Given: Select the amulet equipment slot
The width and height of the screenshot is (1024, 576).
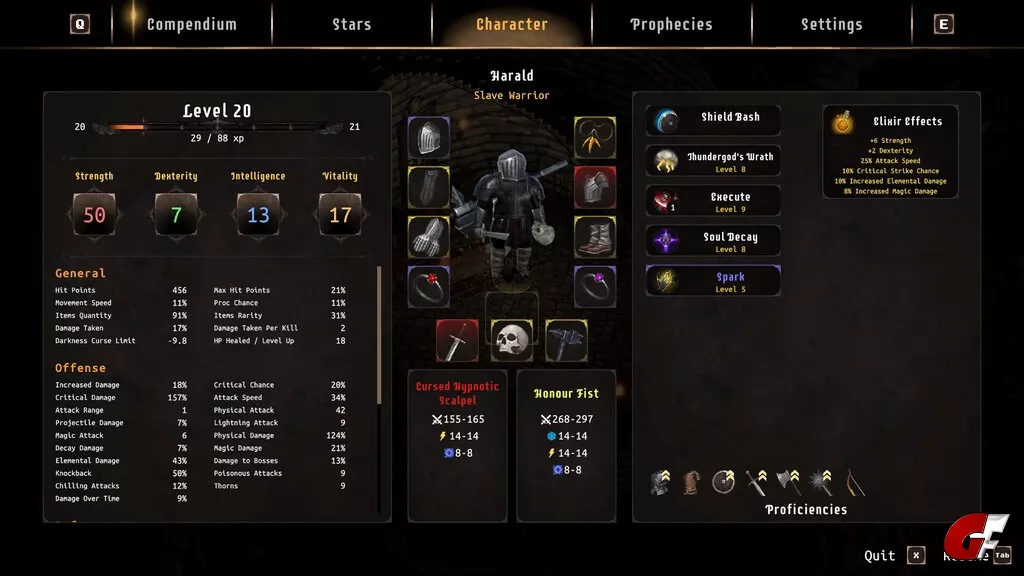Looking at the screenshot, I should pyautogui.click(x=595, y=138).
